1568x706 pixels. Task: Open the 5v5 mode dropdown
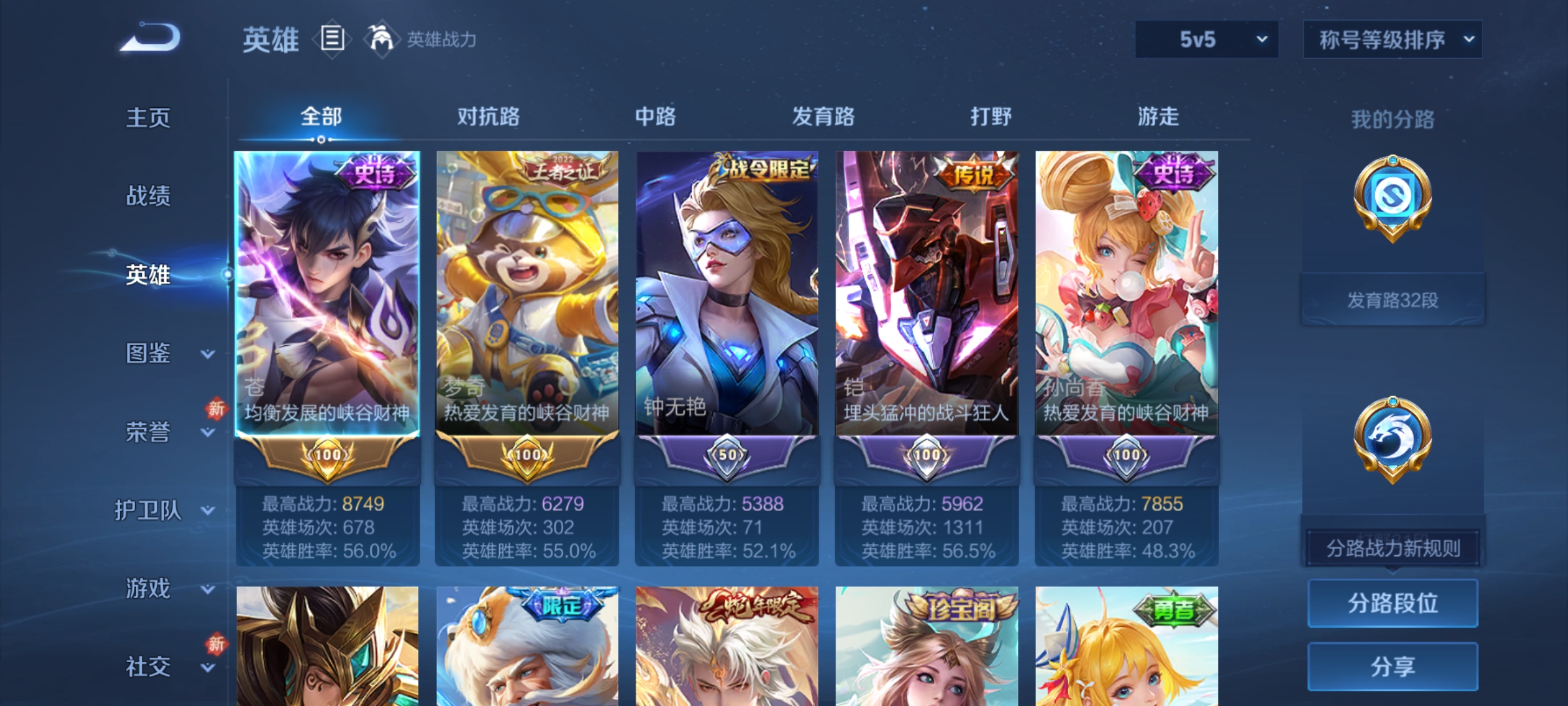click(1205, 40)
